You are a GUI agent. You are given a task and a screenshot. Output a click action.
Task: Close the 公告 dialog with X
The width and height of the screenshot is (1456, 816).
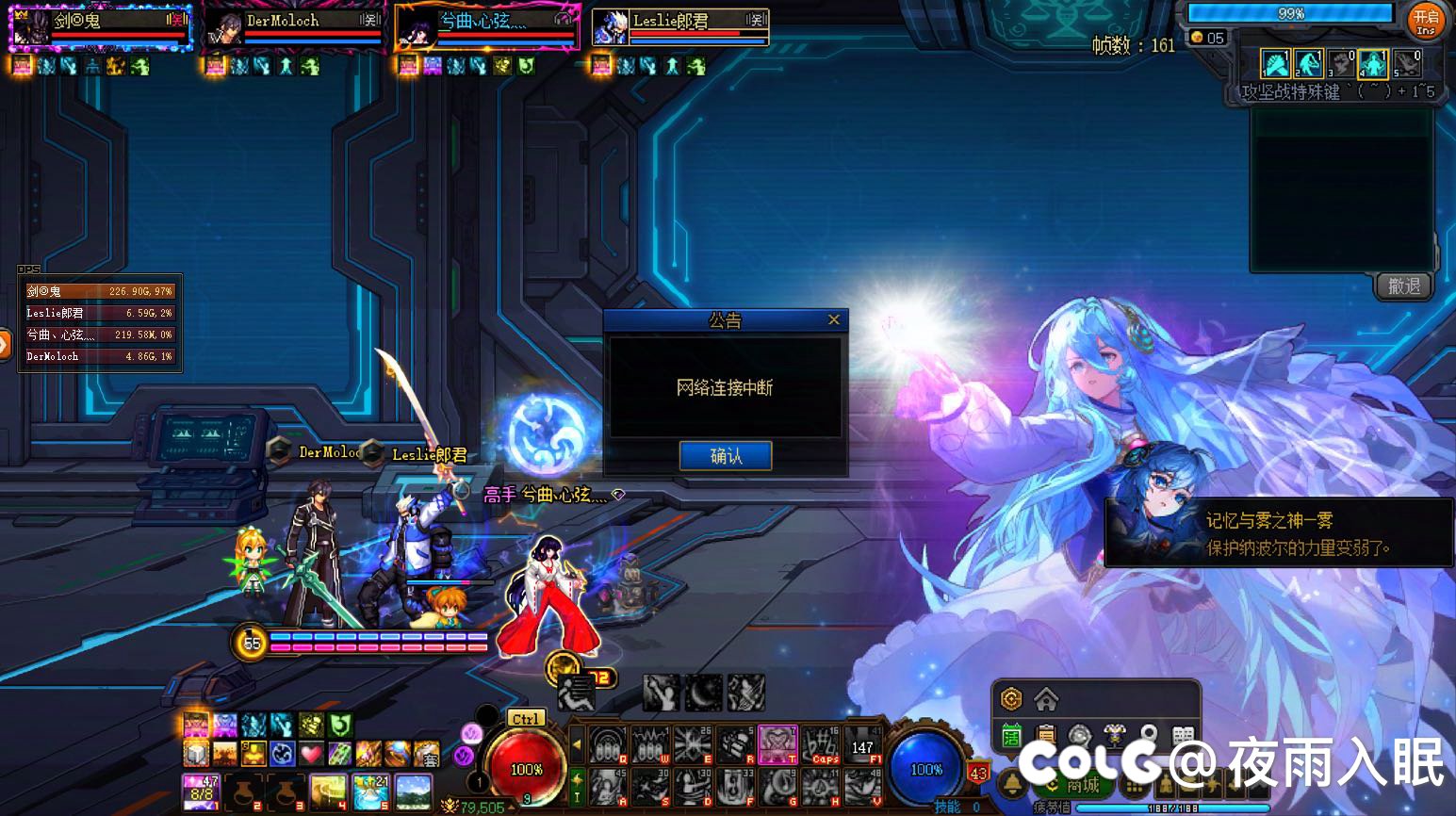[x=833, y=320]
